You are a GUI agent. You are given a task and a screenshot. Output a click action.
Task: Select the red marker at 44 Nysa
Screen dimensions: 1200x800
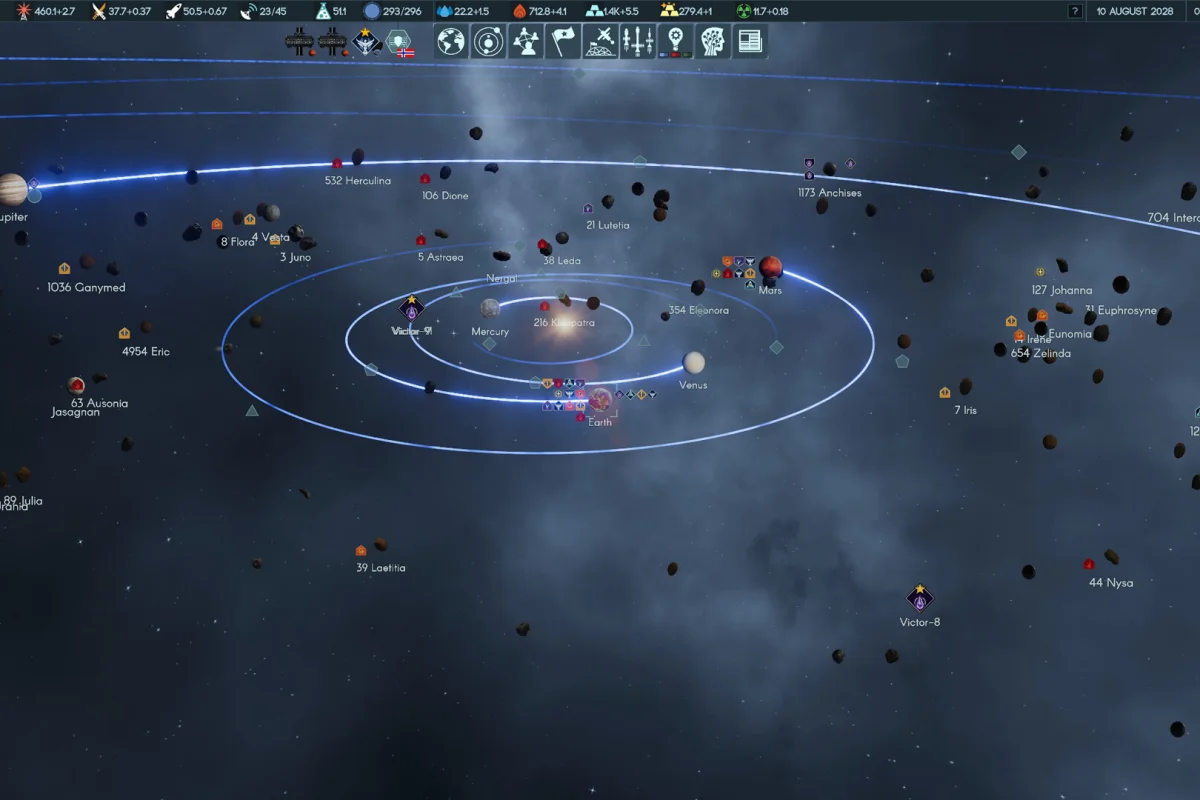1089,564
